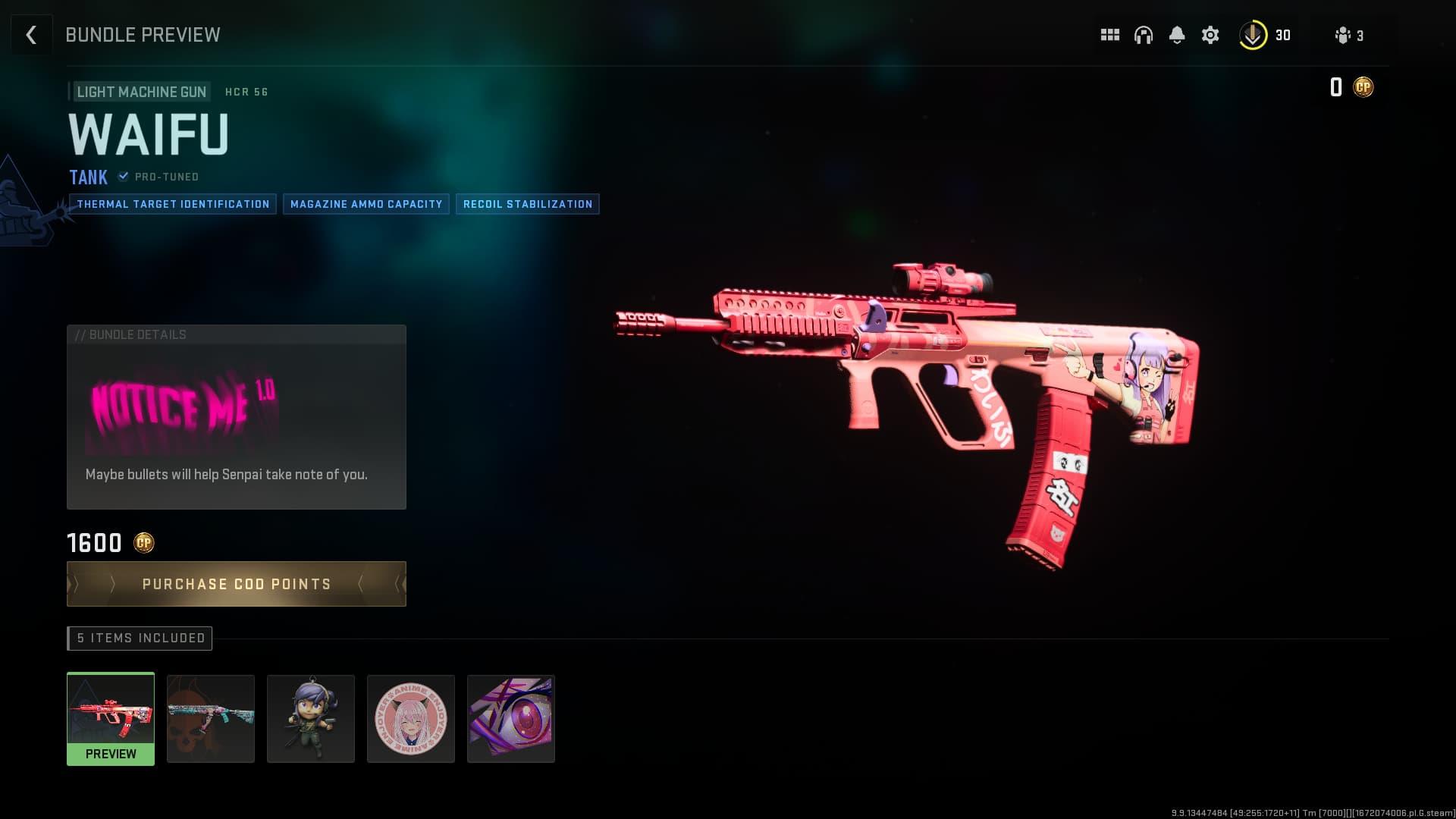
Task: Show notifications via the bell icon
Action: click(1177, 35)
